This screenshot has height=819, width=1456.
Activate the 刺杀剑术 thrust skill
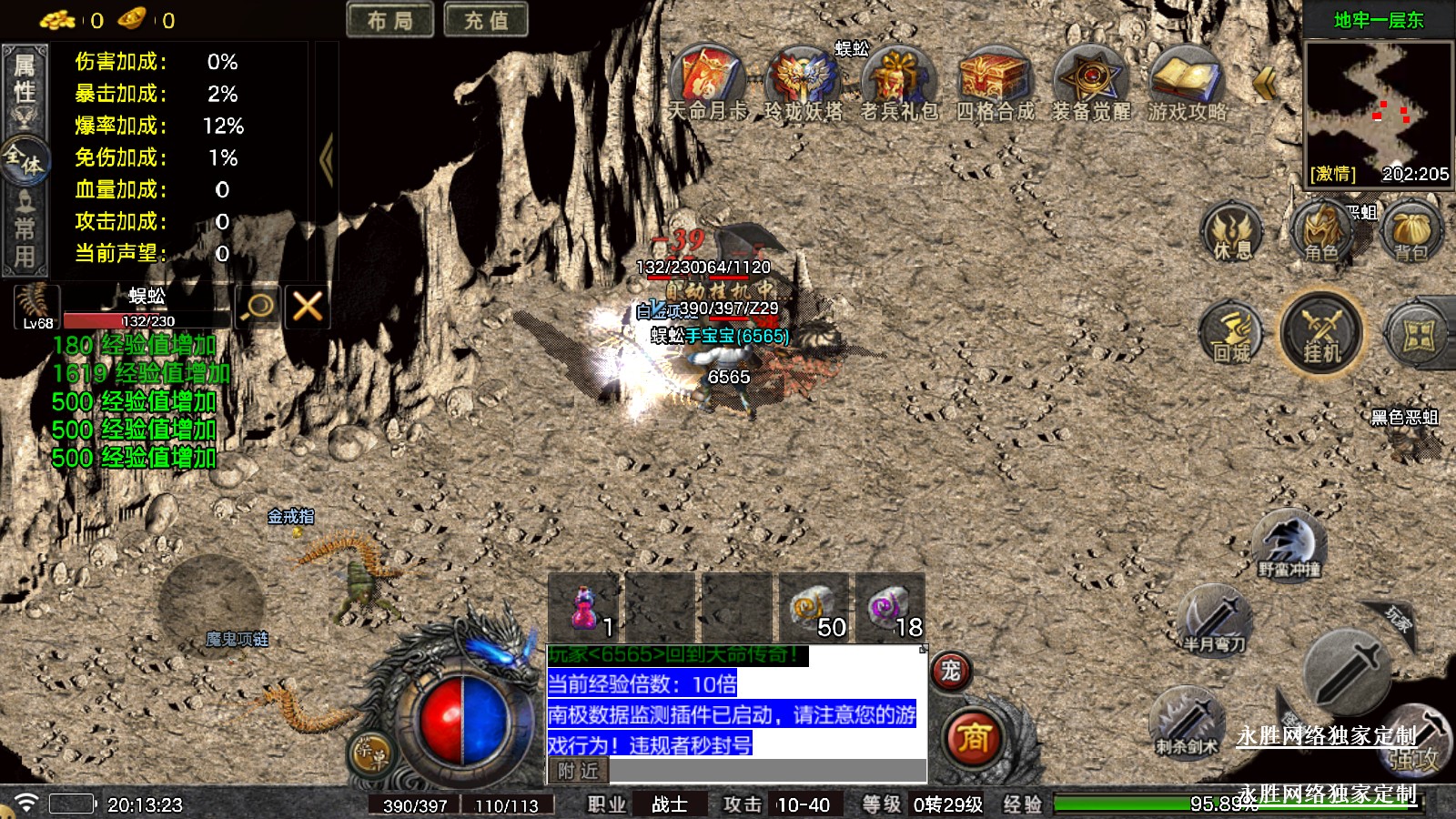click(x=1187, y=721)
